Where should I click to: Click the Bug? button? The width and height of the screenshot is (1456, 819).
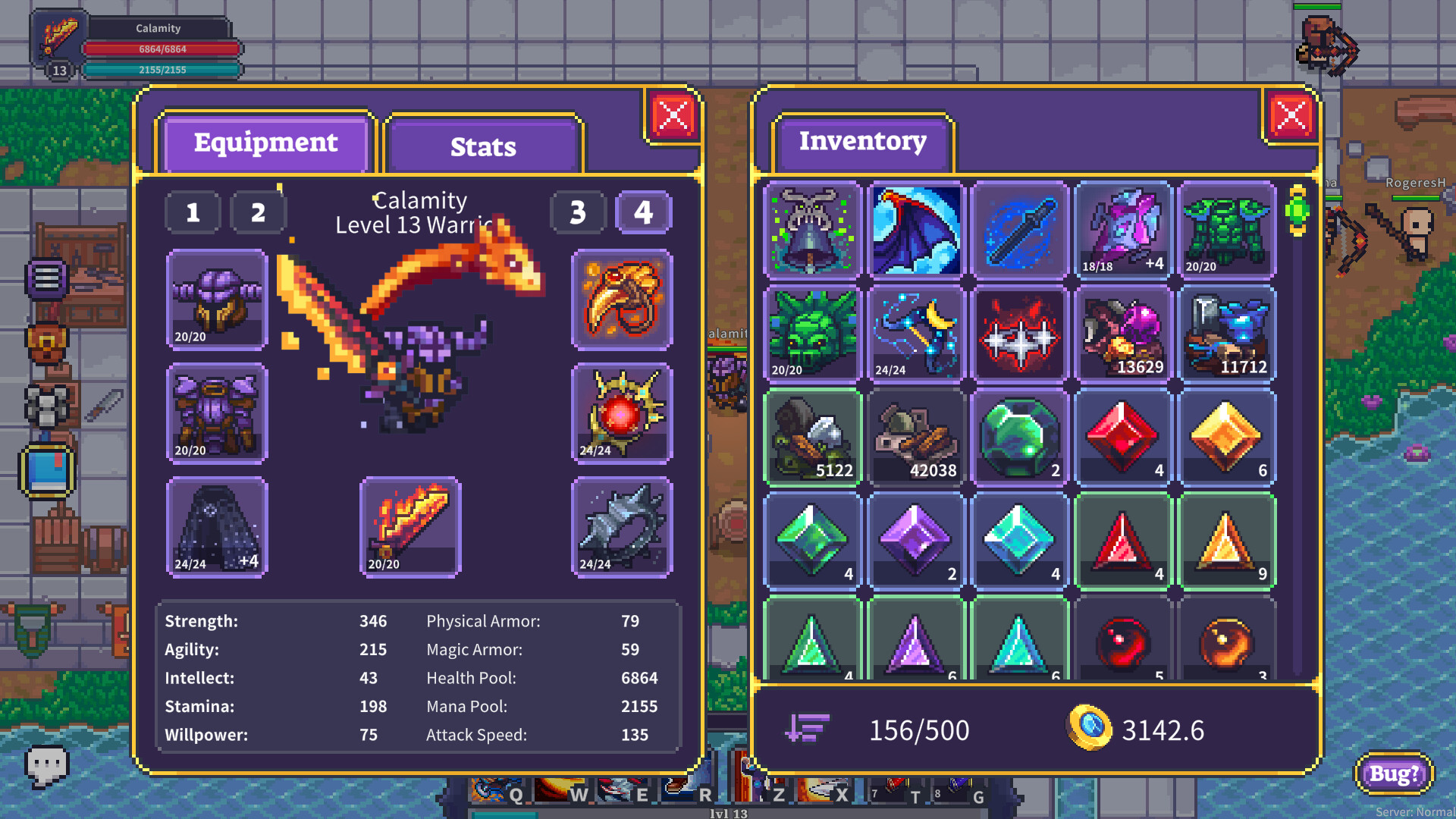point(1394,775)
